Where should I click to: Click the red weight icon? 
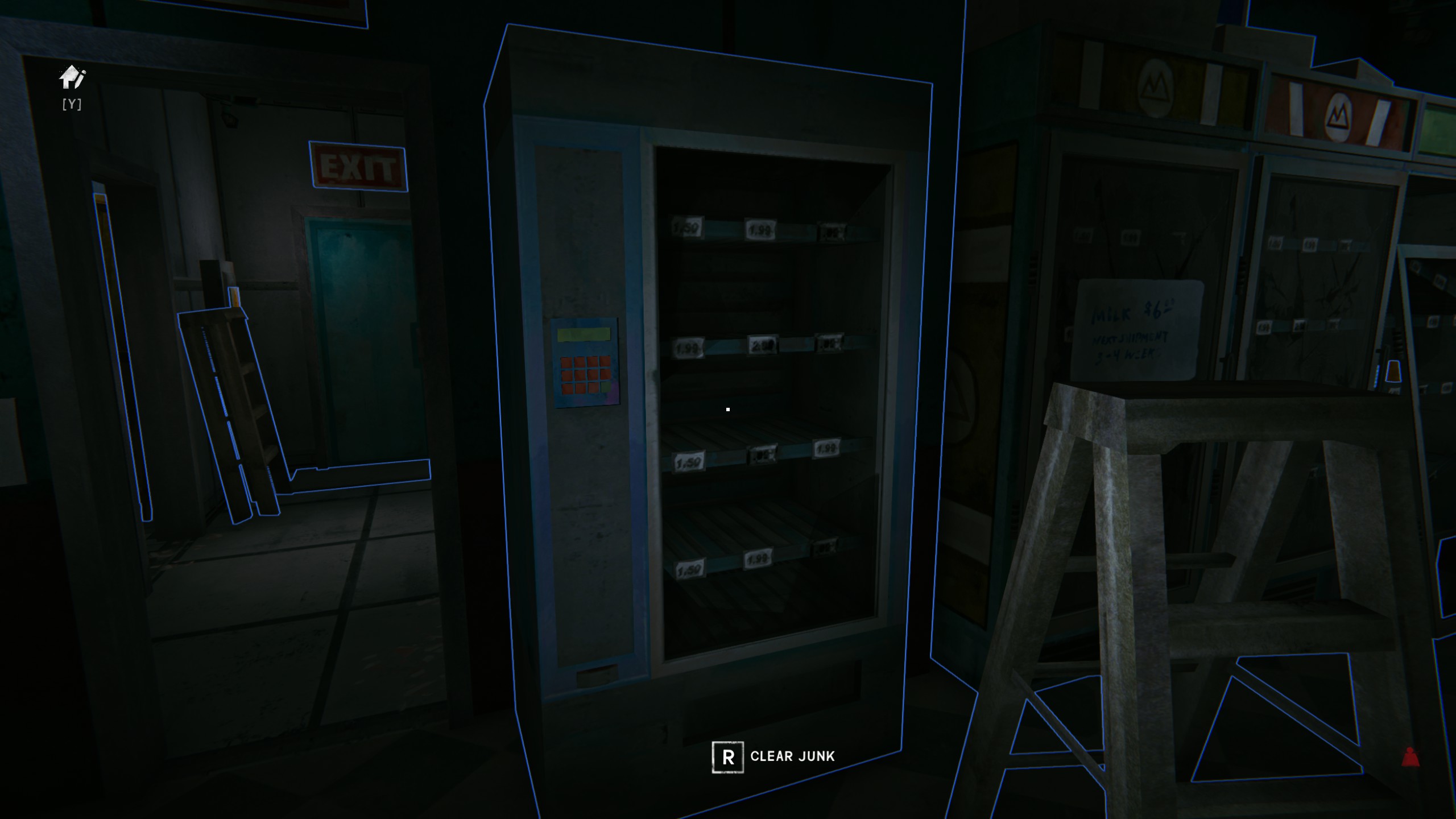pos(1410,758)
